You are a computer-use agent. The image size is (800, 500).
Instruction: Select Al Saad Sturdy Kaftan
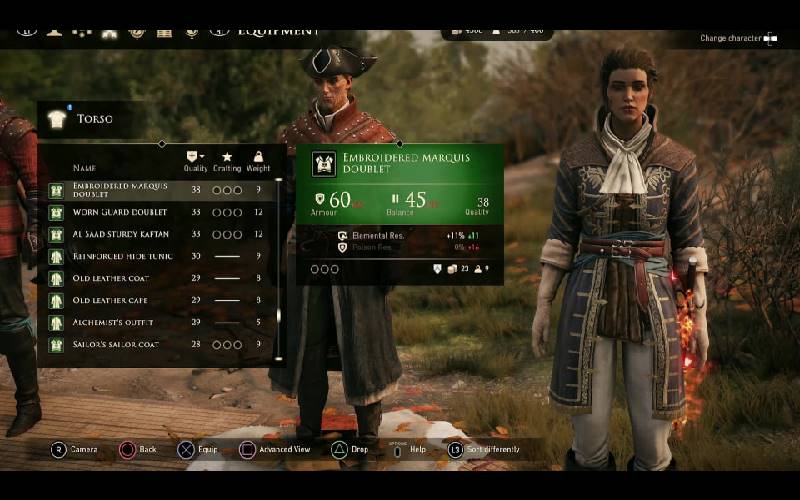pyautogui.click(x=160, y=234)
